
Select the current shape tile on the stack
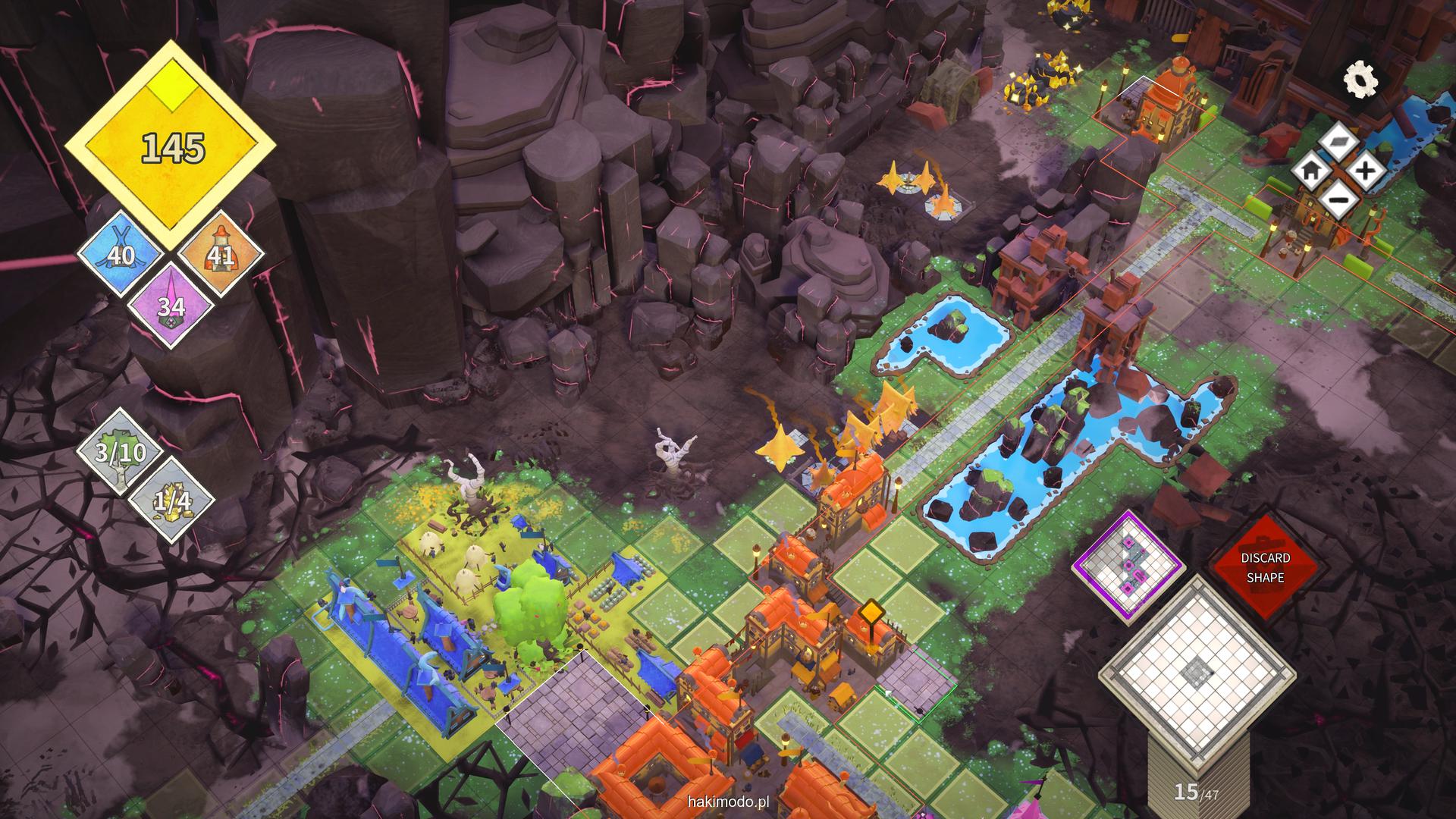1197,670
